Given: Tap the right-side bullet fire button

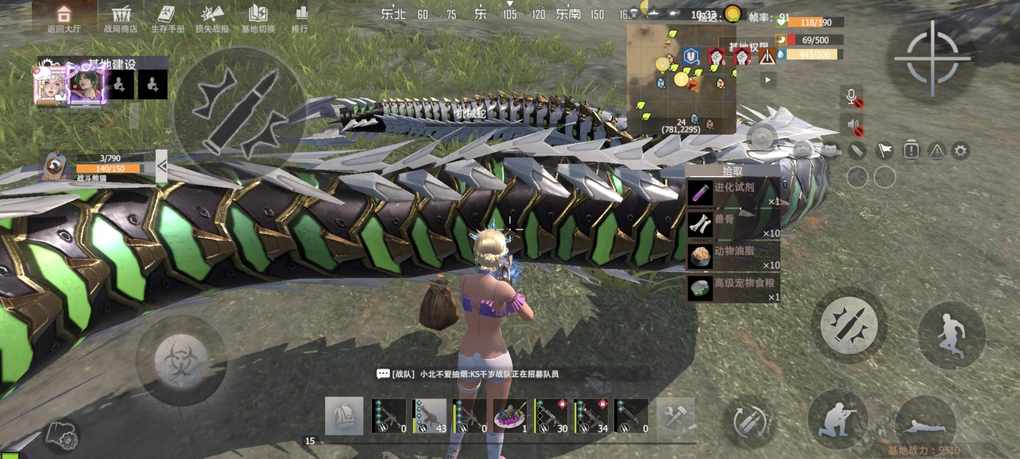Looking at the screenshot, I should [x=848, y=324].
